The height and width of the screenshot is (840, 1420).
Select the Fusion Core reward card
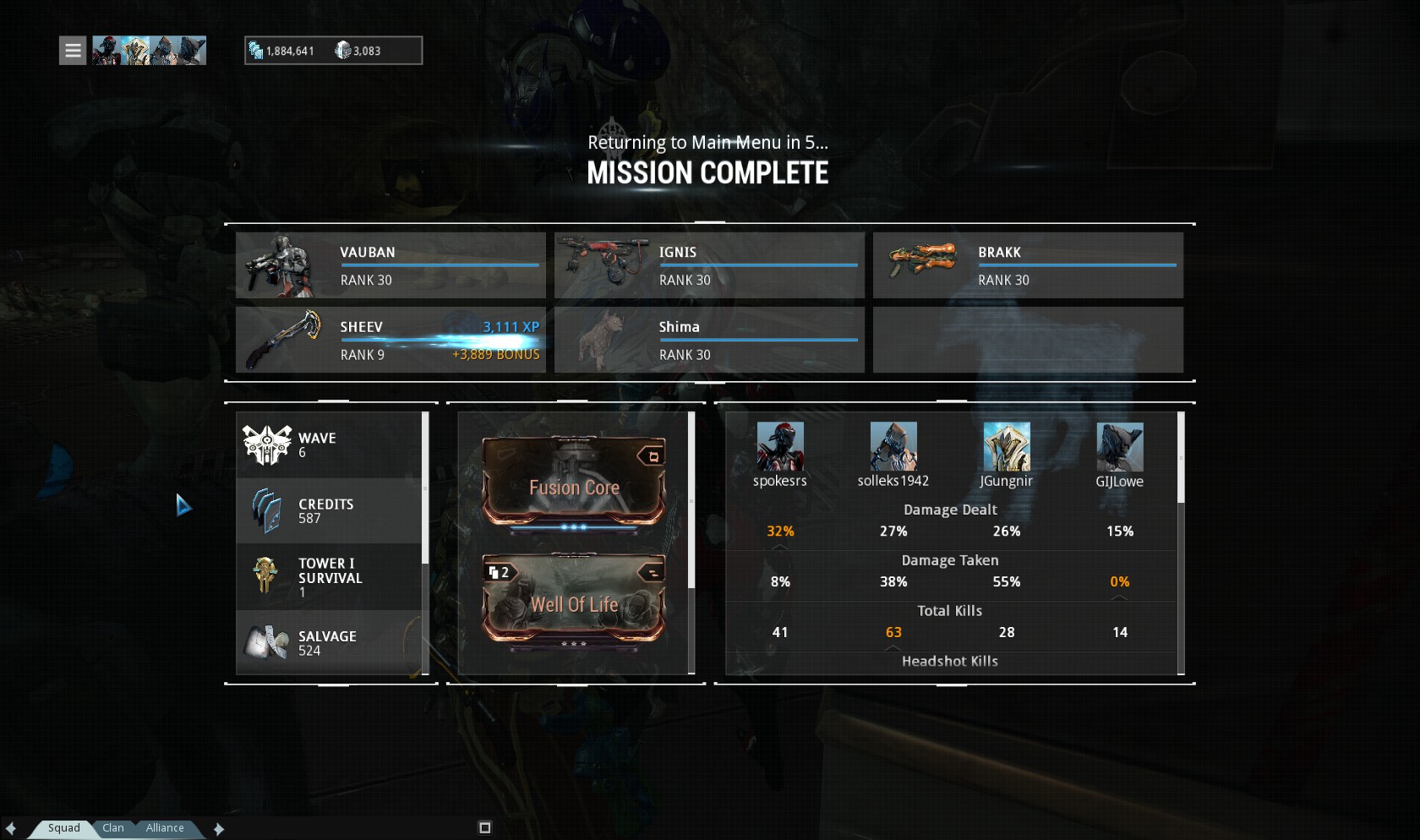[574, 483]
